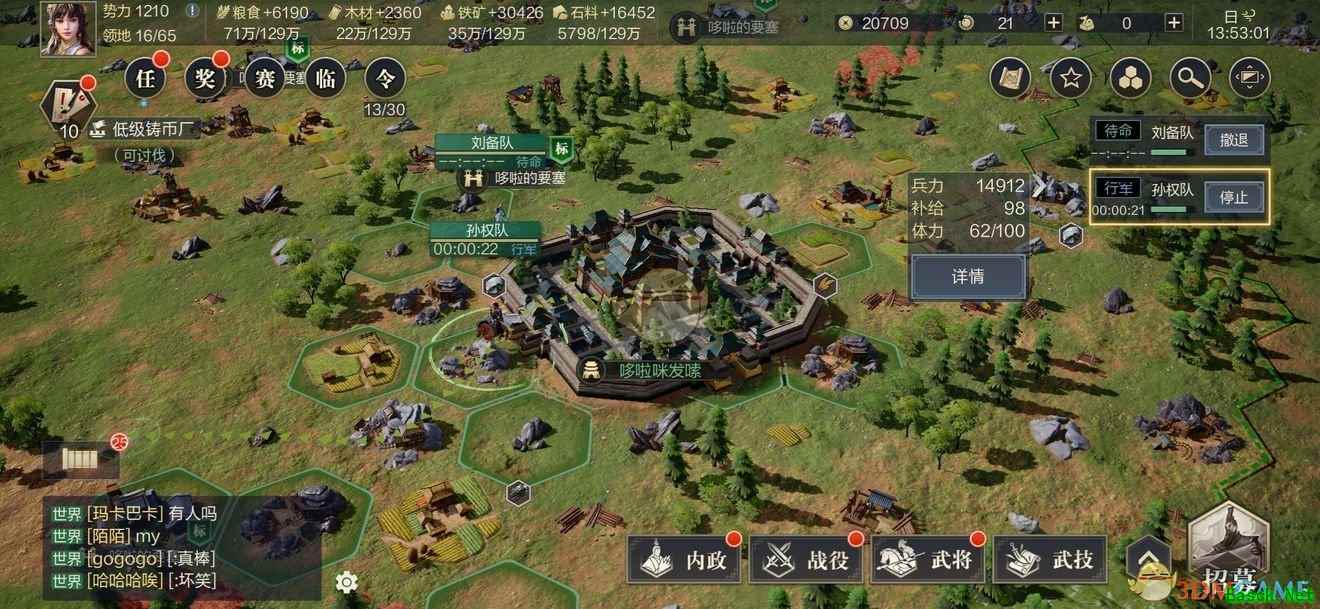The height and width of the screenshot is (609, 1320).
Task: Open 详情 details for the army
Action: 967,277
